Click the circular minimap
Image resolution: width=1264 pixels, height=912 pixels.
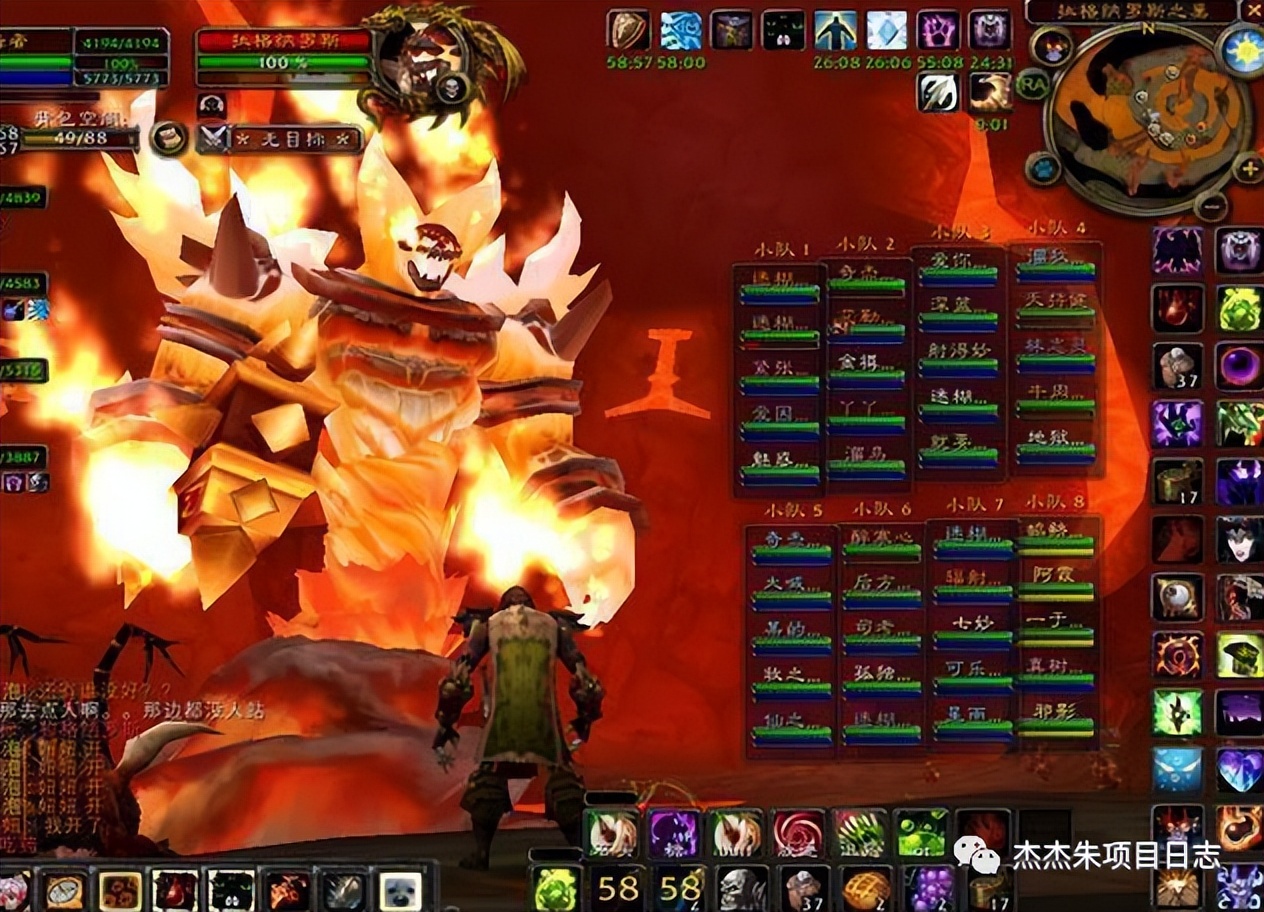click(1150, 112)
